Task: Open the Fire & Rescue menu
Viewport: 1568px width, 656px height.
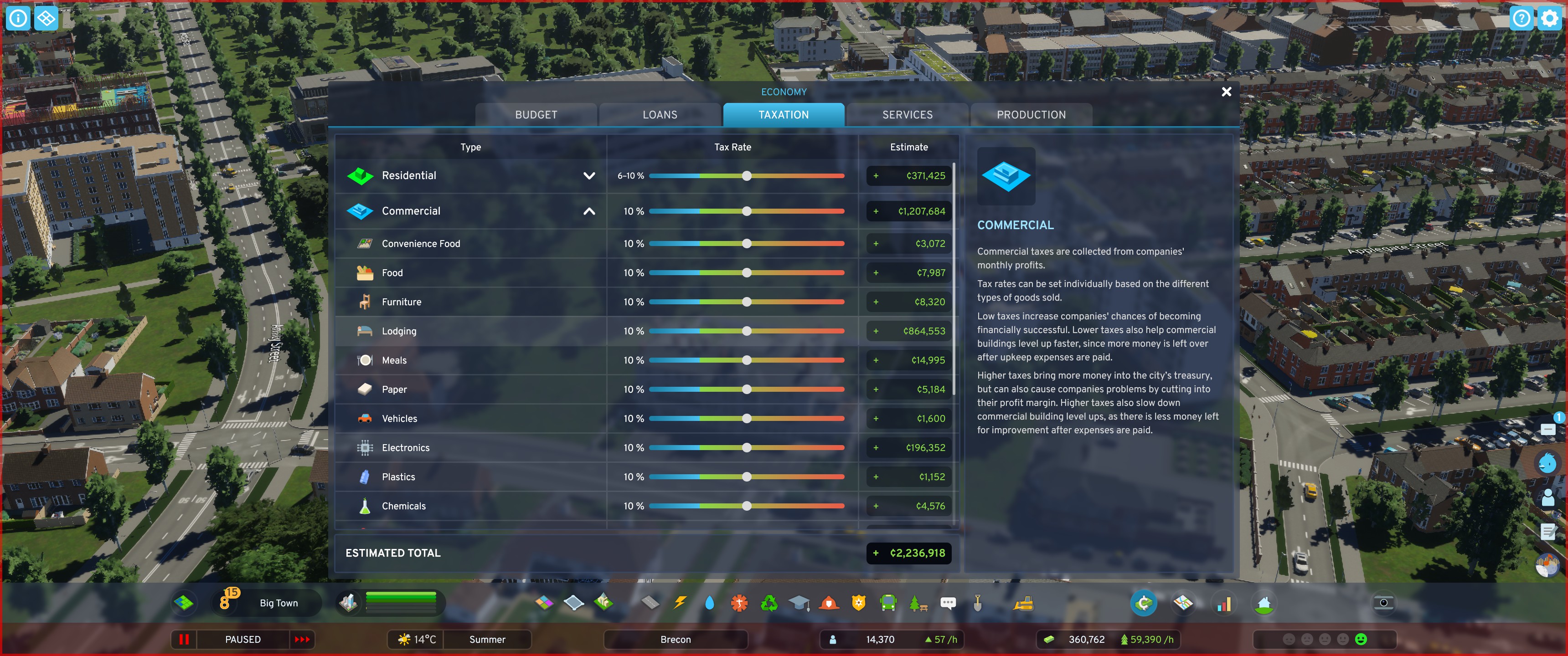Action: pyautogui.click(x=828, y=603)
